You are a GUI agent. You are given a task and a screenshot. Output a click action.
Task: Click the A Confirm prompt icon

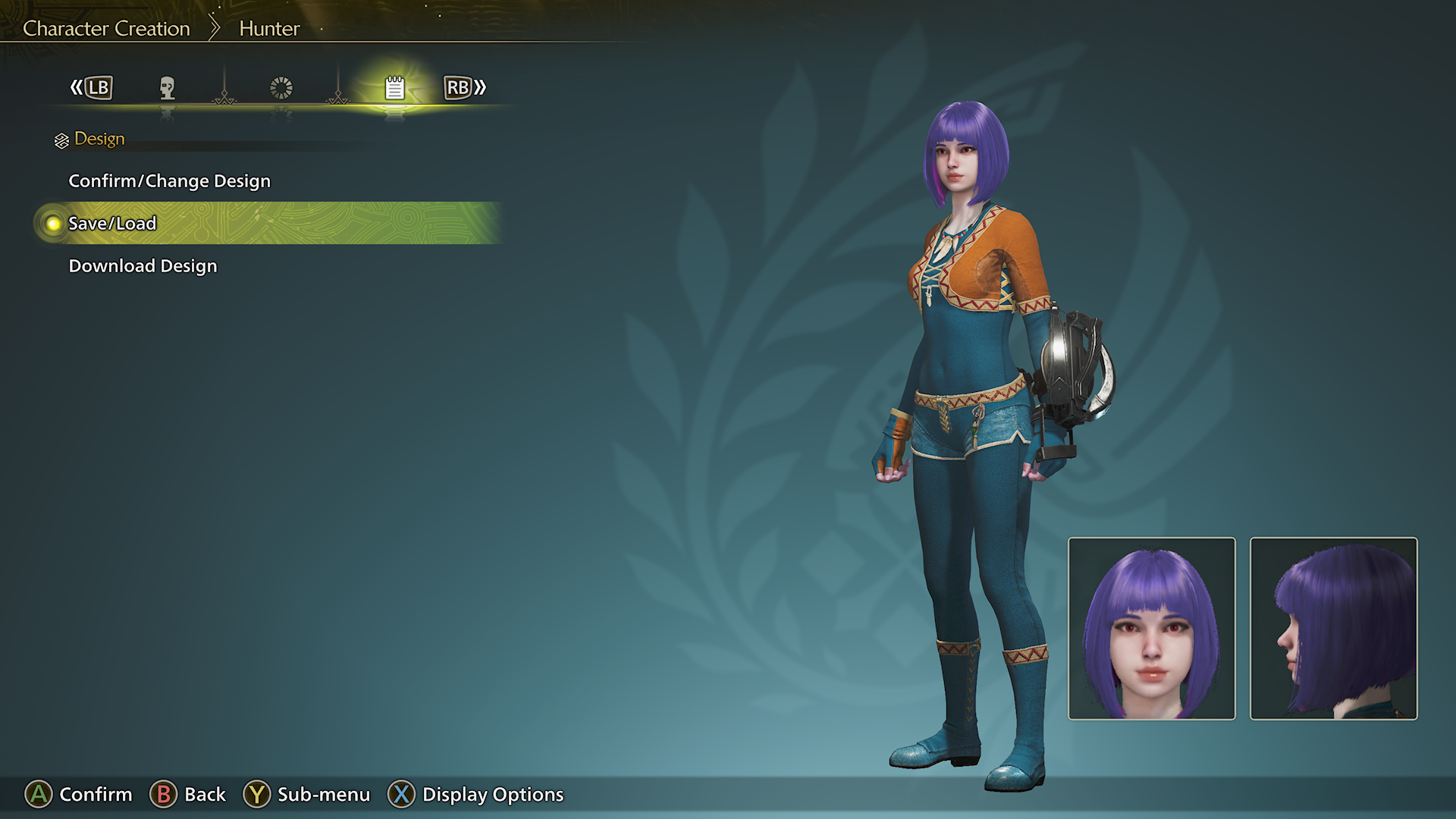37,795
